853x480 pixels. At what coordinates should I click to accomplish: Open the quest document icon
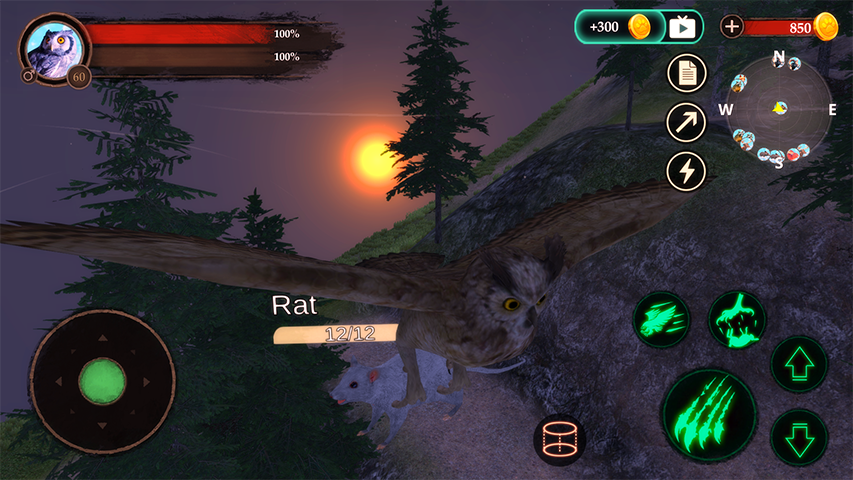(x=686, y=72)
